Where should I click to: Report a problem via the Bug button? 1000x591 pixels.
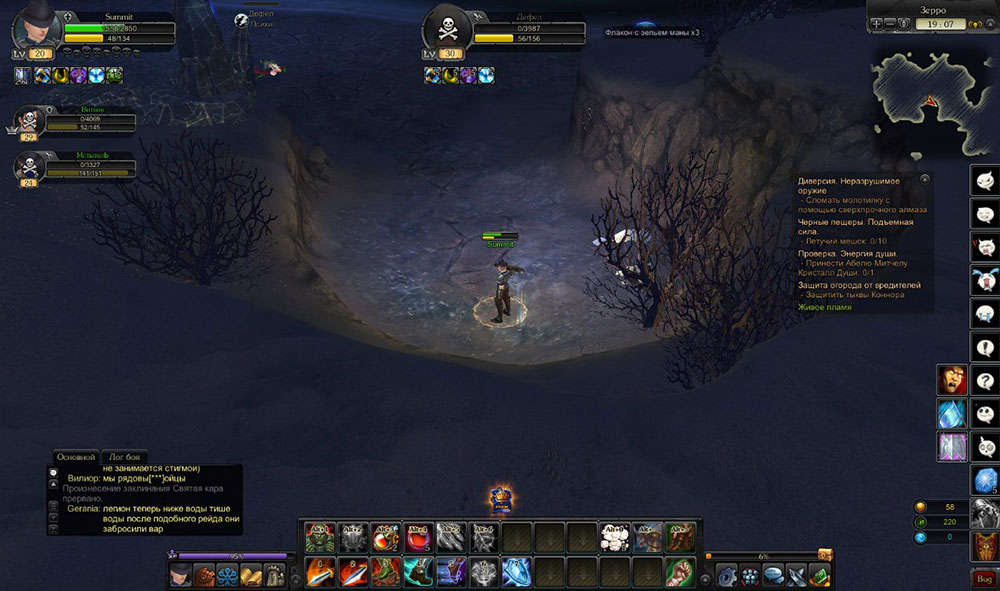(984, 578)
